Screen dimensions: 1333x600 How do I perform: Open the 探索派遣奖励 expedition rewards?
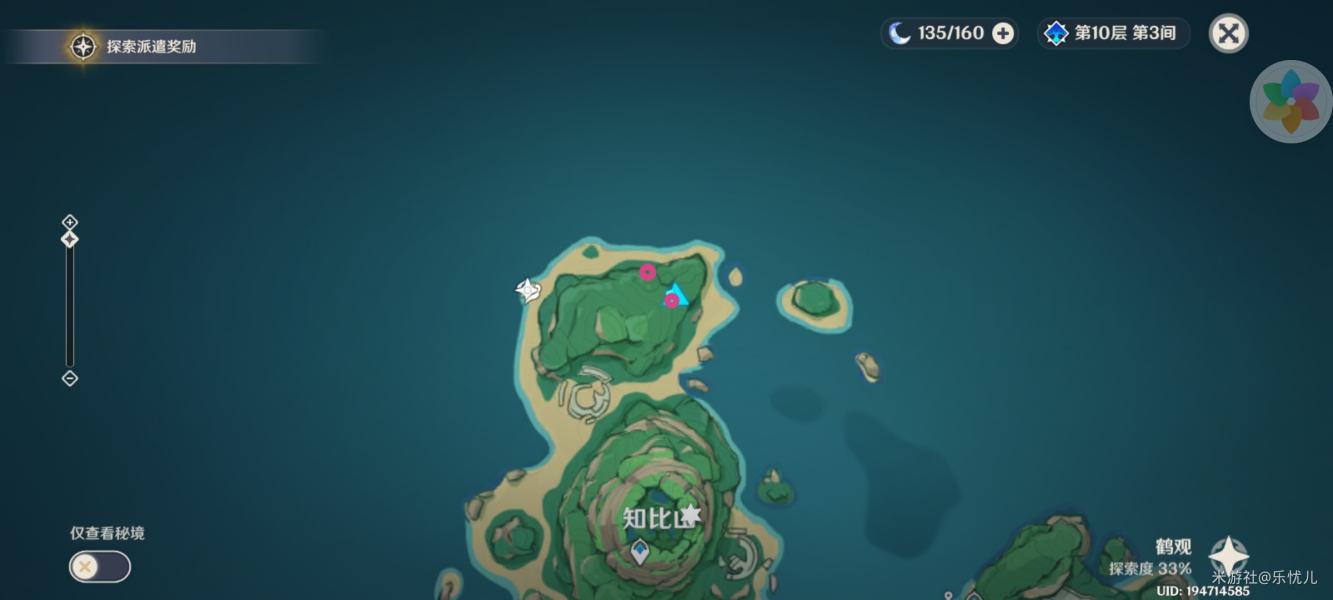[140, 46]
